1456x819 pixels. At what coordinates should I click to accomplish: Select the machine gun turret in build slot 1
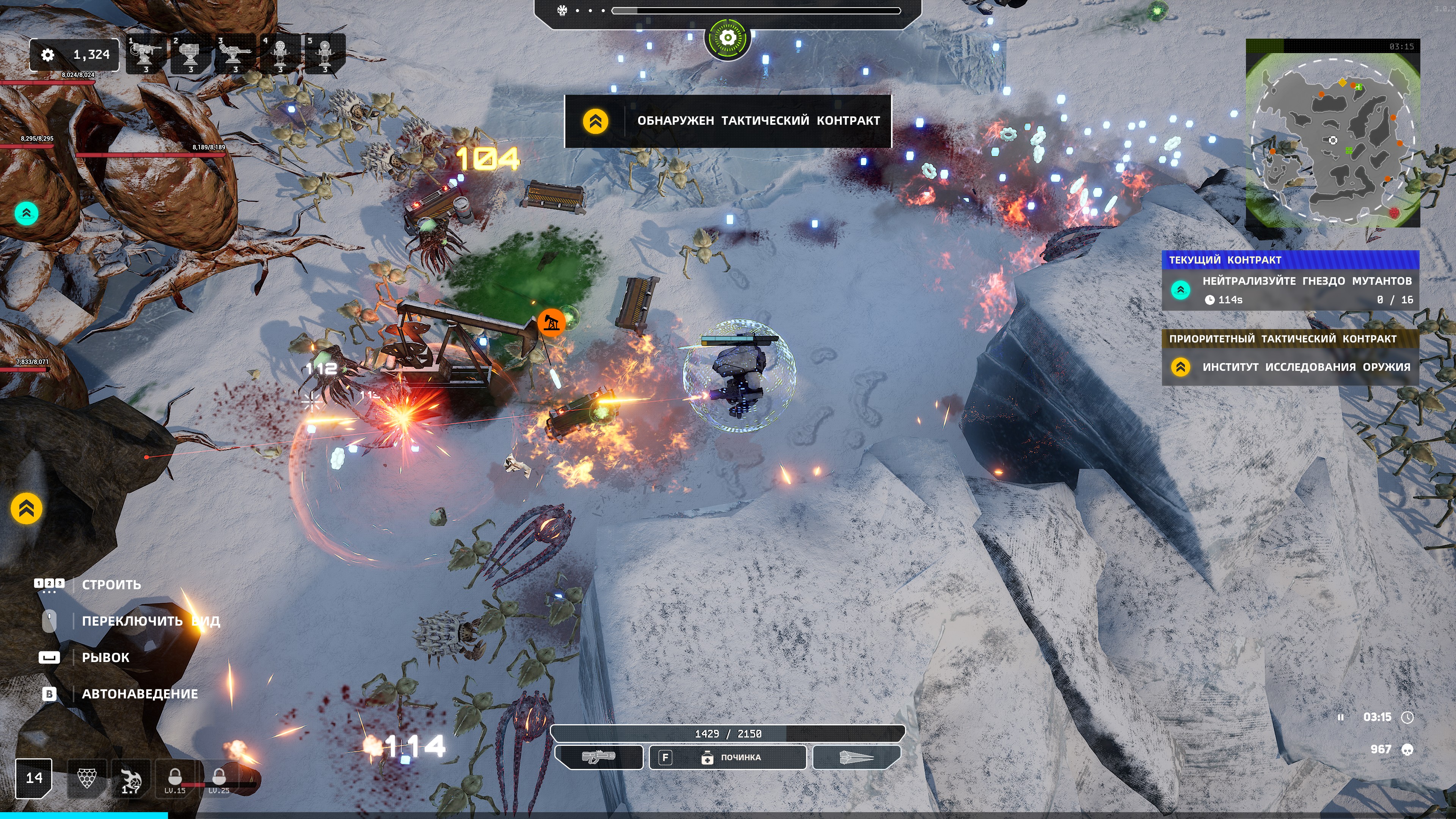(x=146, y=54)
